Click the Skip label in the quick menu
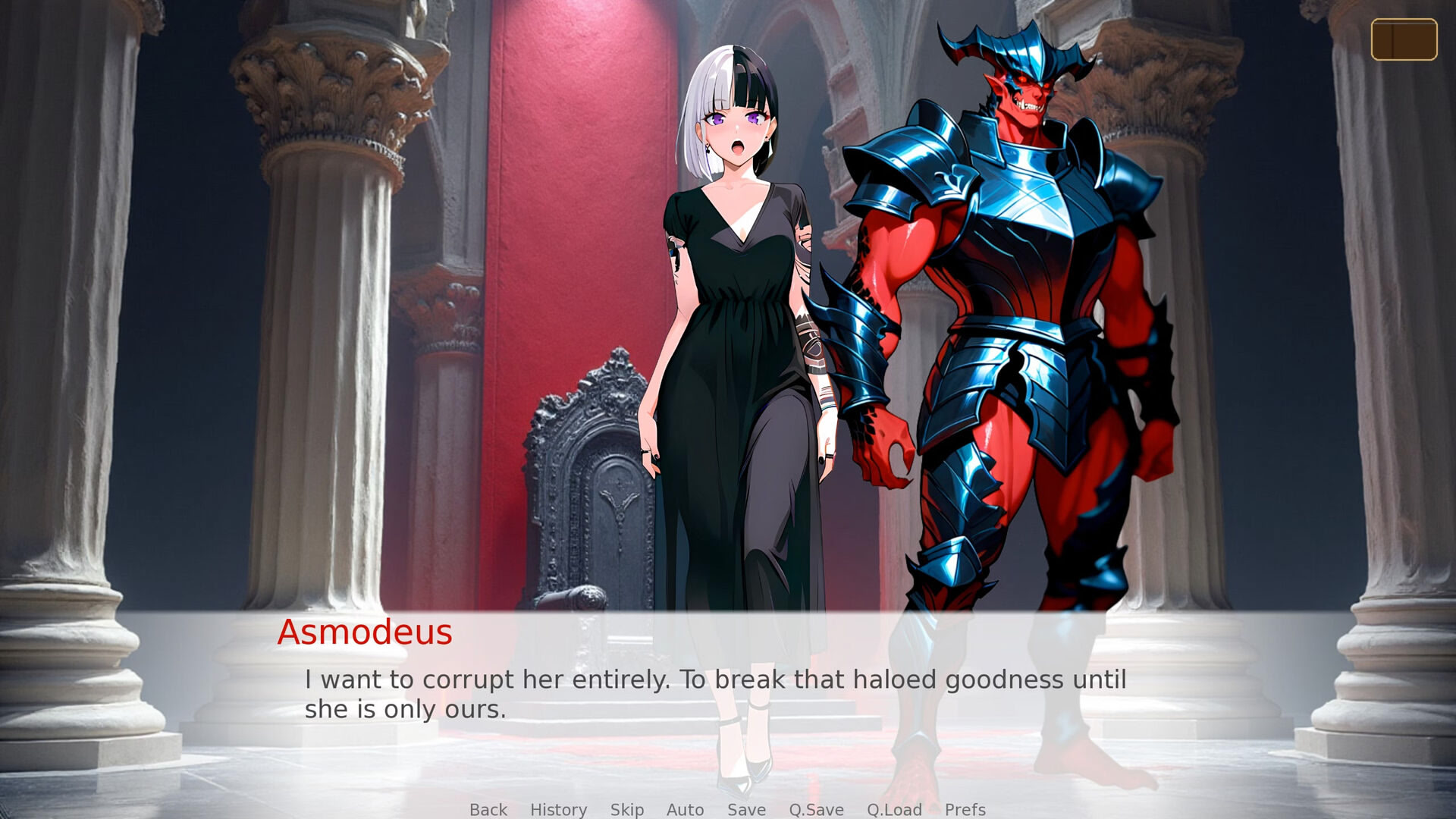Viewport: 1456px width, 819px height. click(x=626, y=810)
